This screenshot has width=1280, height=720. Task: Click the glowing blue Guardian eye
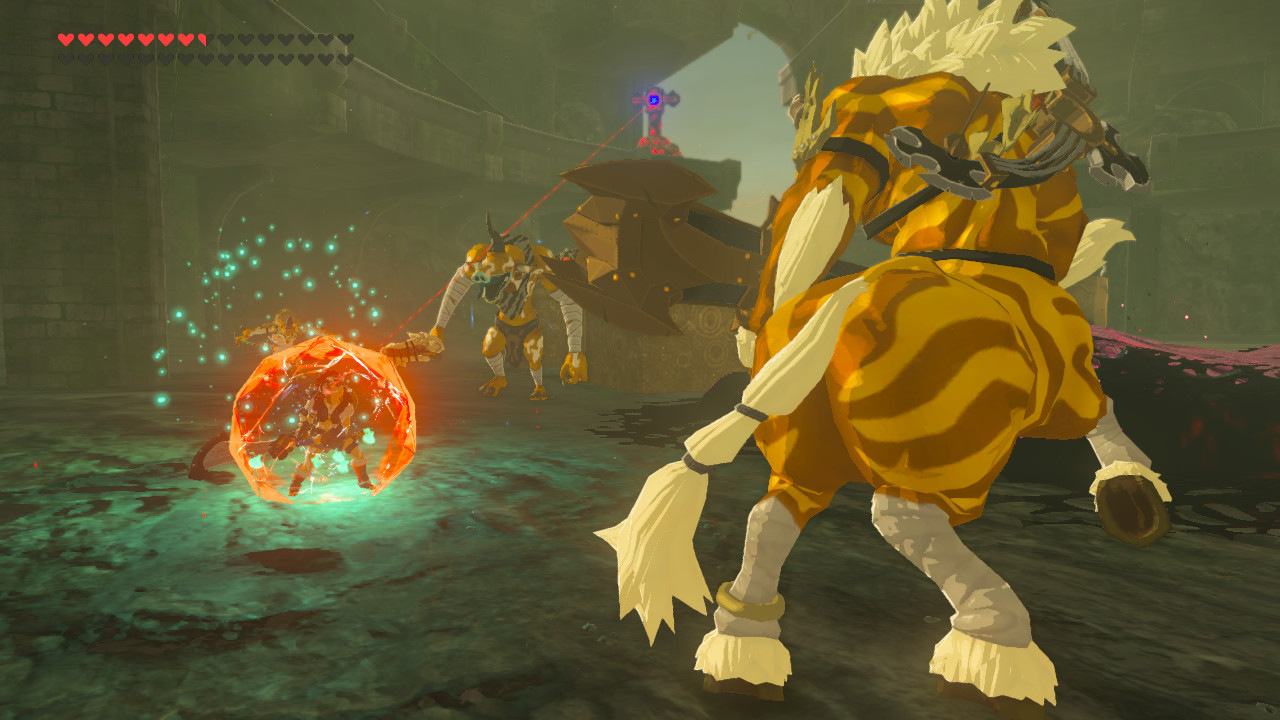[655, 100]
